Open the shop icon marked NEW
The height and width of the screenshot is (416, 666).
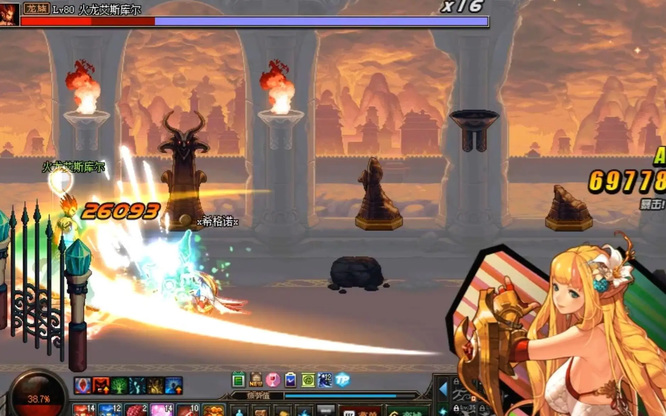[x=256, y=380]
